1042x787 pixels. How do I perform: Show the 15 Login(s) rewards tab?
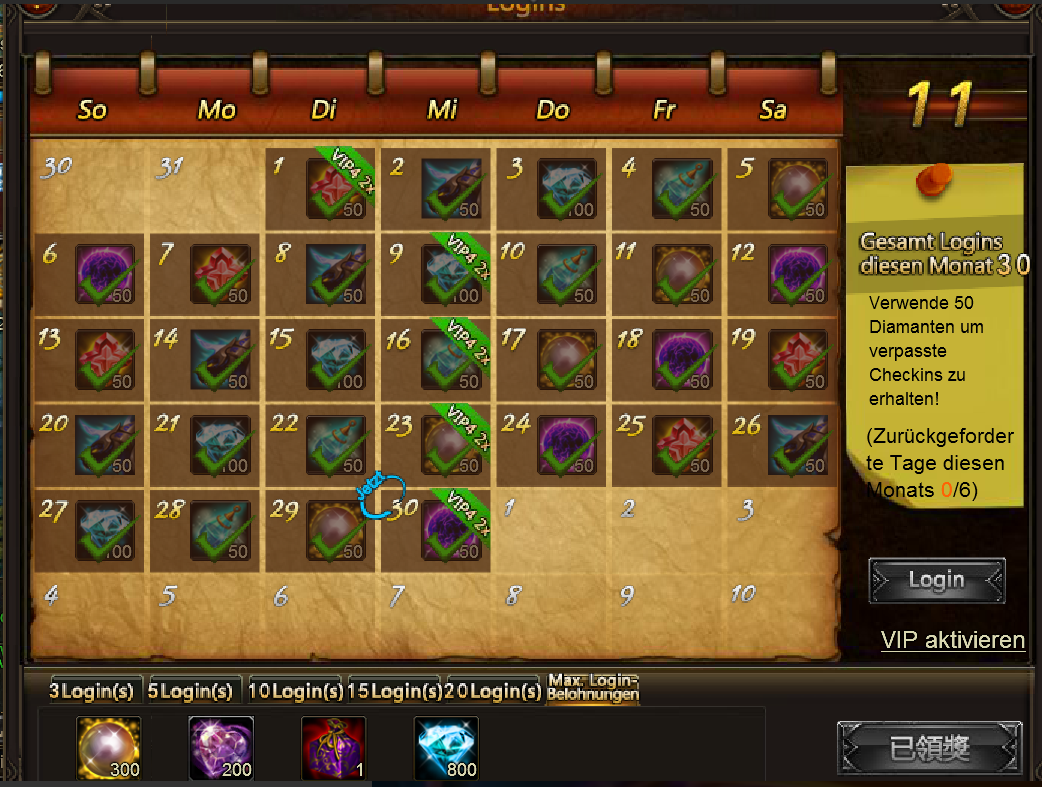tap(395, 690)
